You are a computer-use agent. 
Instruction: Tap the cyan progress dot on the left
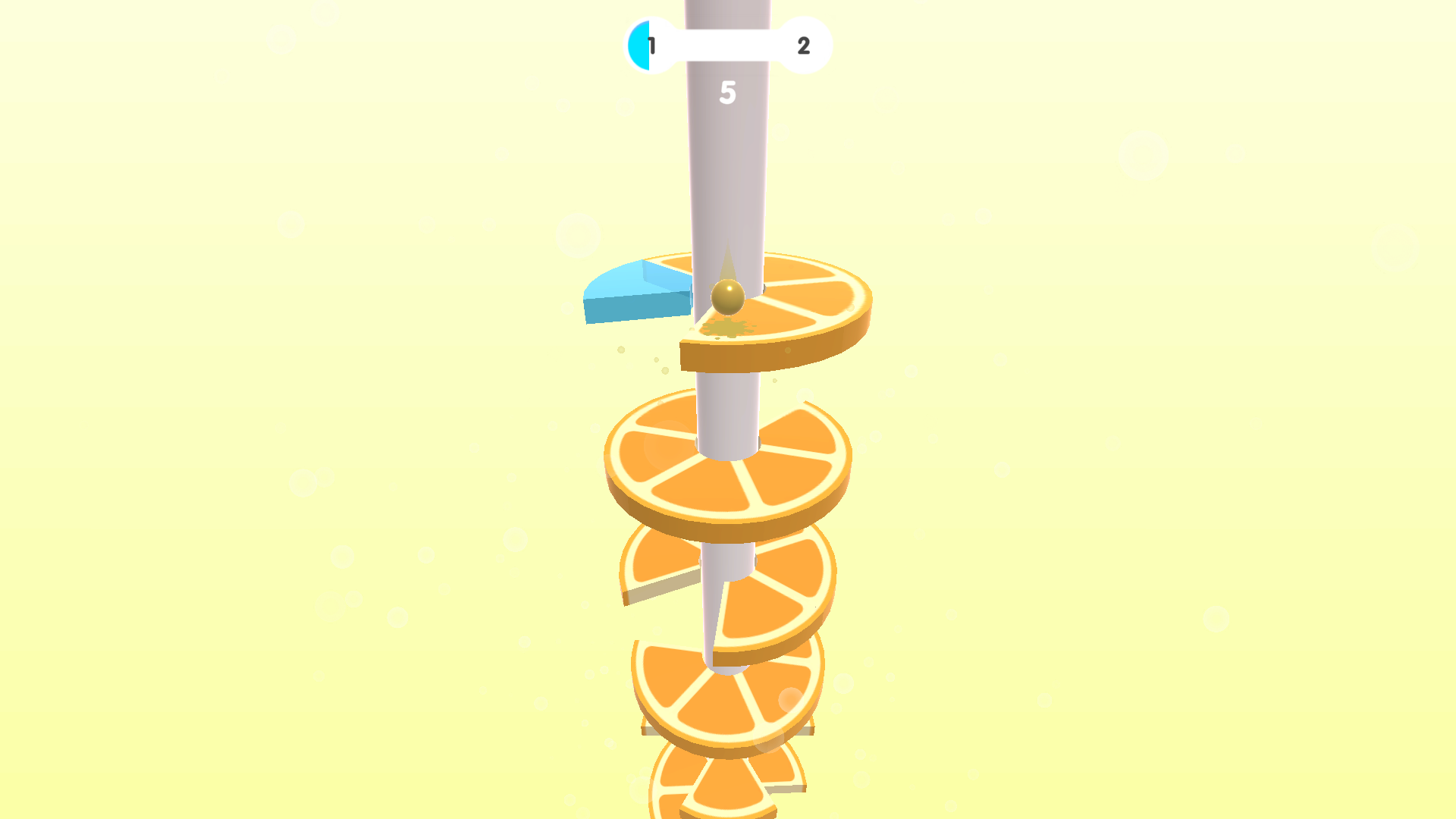[639, 45]
